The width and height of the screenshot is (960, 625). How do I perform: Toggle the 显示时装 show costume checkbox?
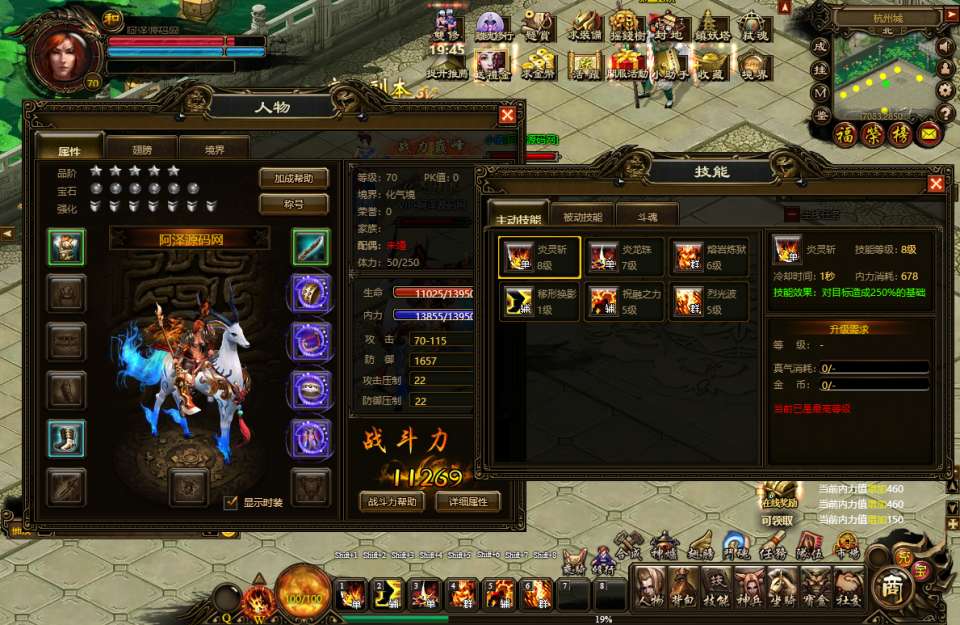point(231,503)
